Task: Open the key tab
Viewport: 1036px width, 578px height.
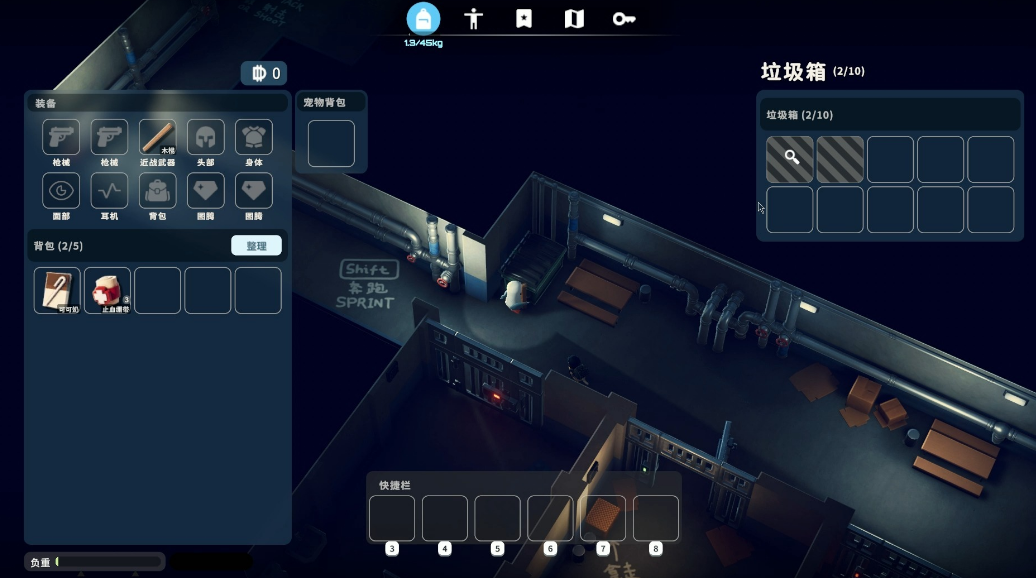Action: pyautogui.click(x=623, y=19)
